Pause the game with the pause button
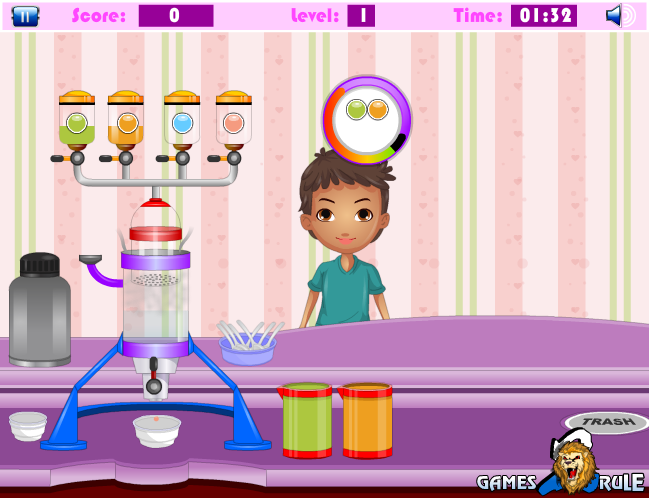 pos(26,16)
